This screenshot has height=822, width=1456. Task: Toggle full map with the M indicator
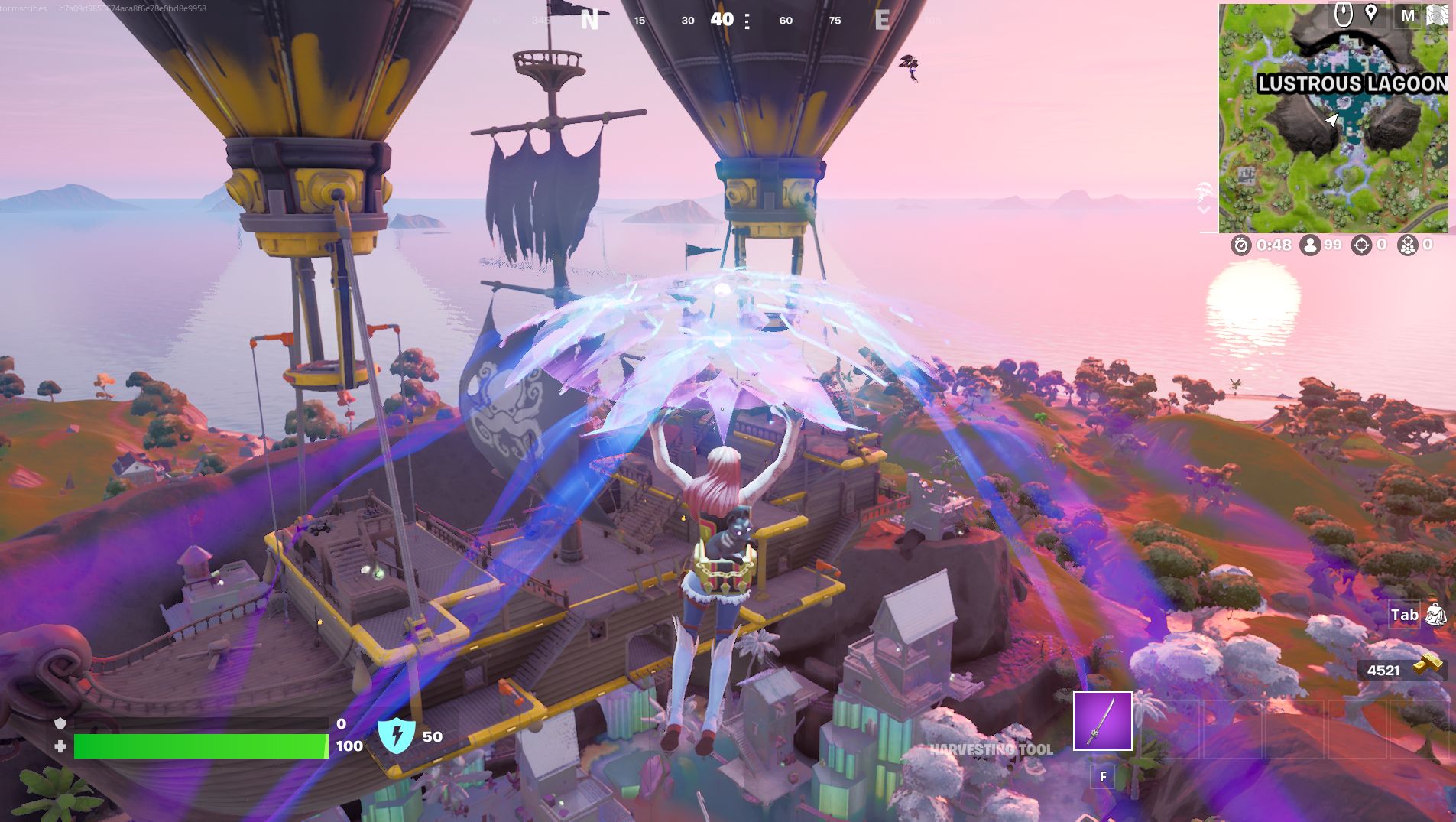click(1409, 15)
